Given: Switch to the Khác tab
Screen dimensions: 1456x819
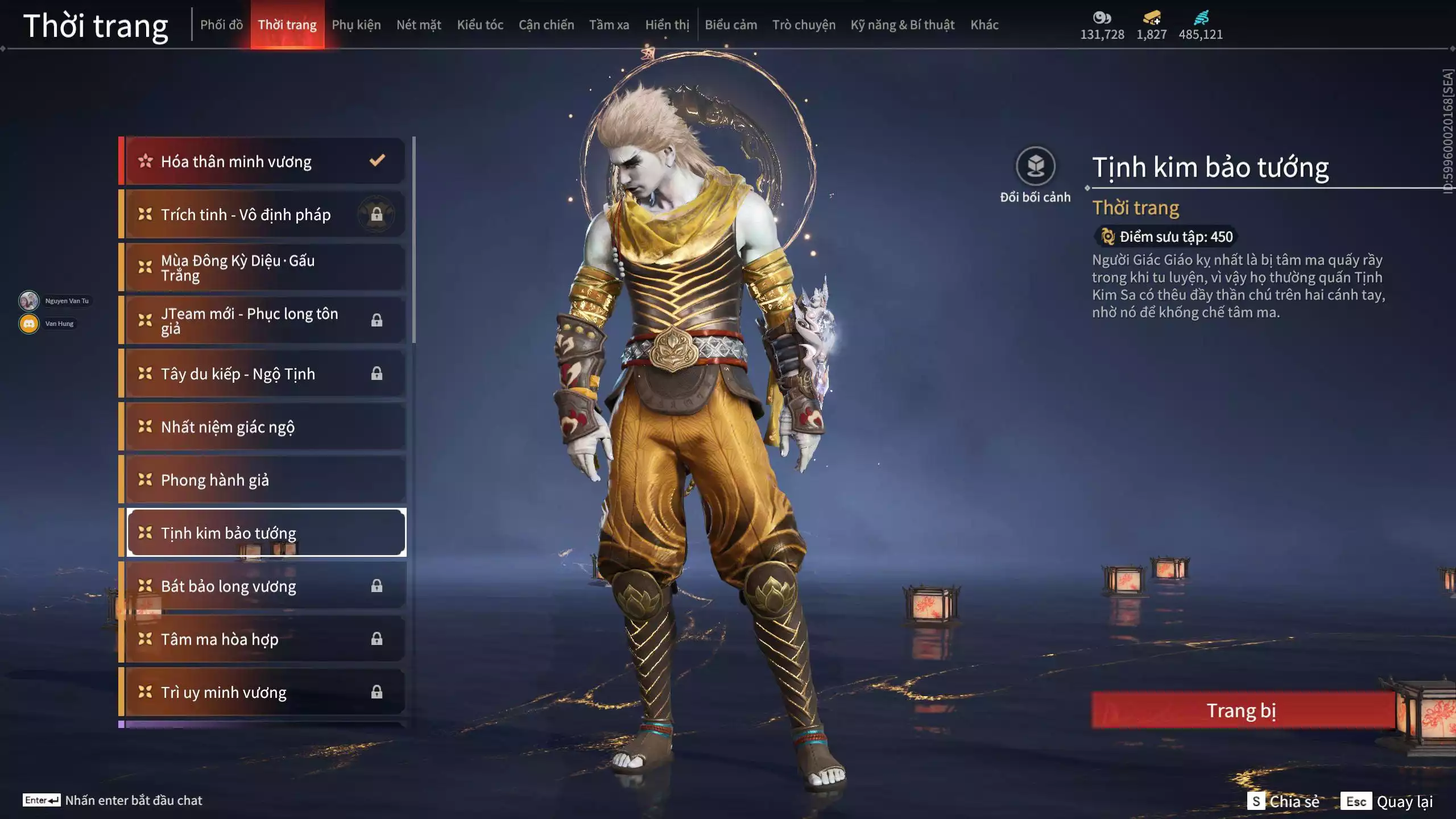Looking at the screenshot, I should click(x=985, y=25).
